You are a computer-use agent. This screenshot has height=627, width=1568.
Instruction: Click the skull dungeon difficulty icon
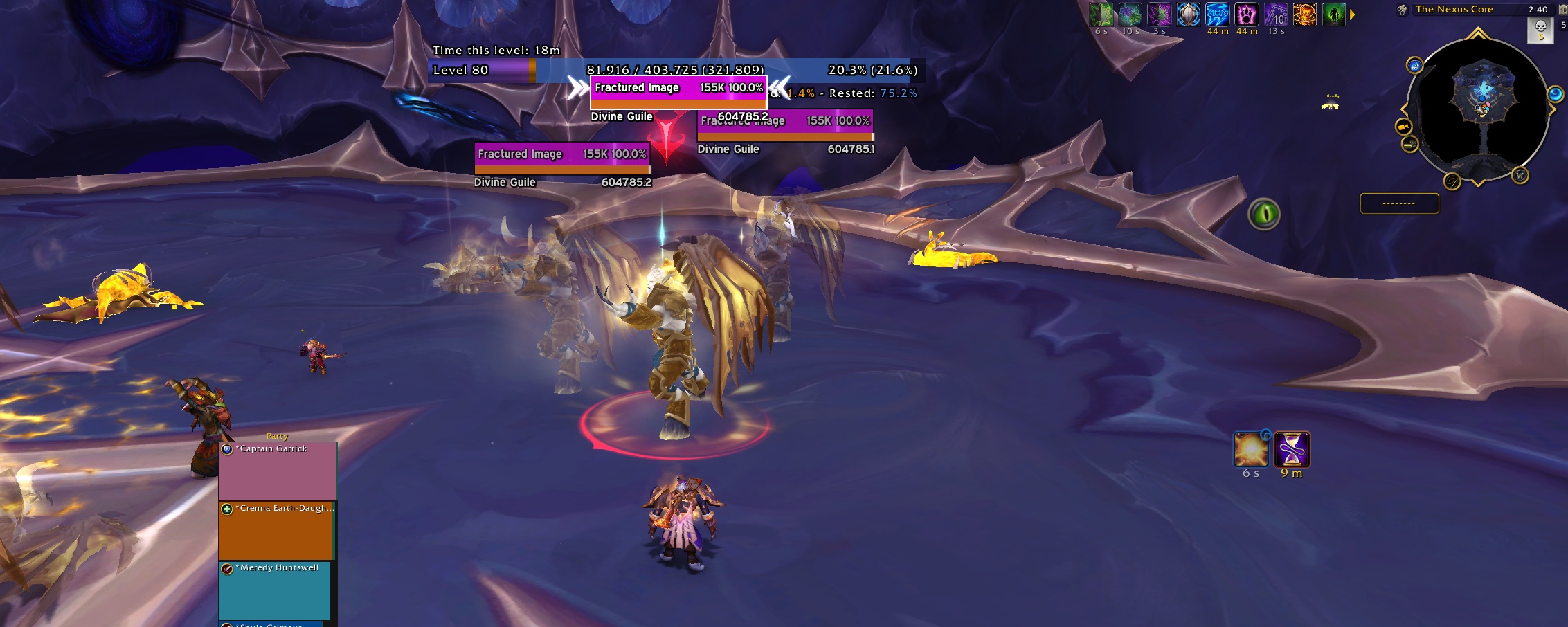pos(1541,29)
